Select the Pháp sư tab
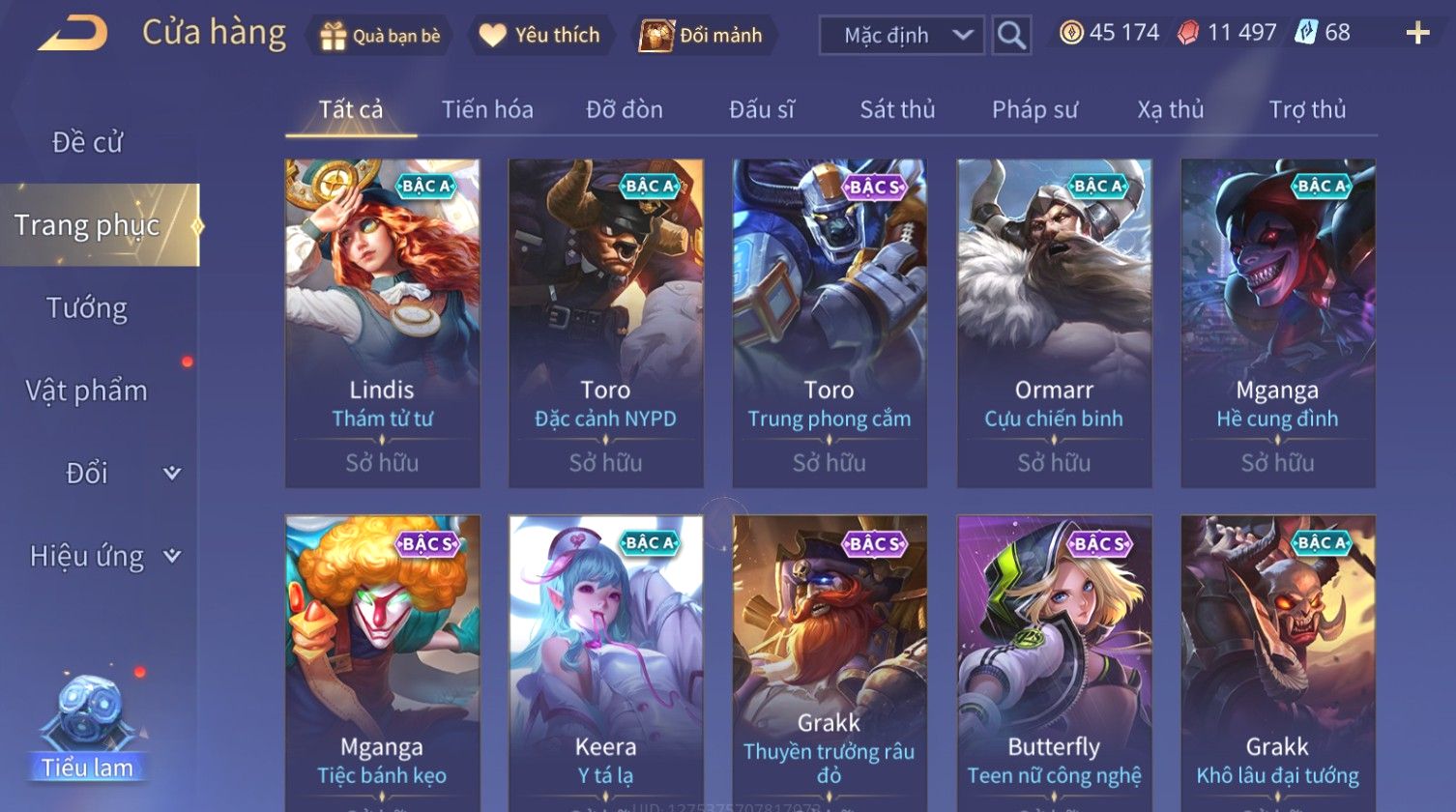Viewport: 1456px width, 812px height. click(x=1034, y=110)
